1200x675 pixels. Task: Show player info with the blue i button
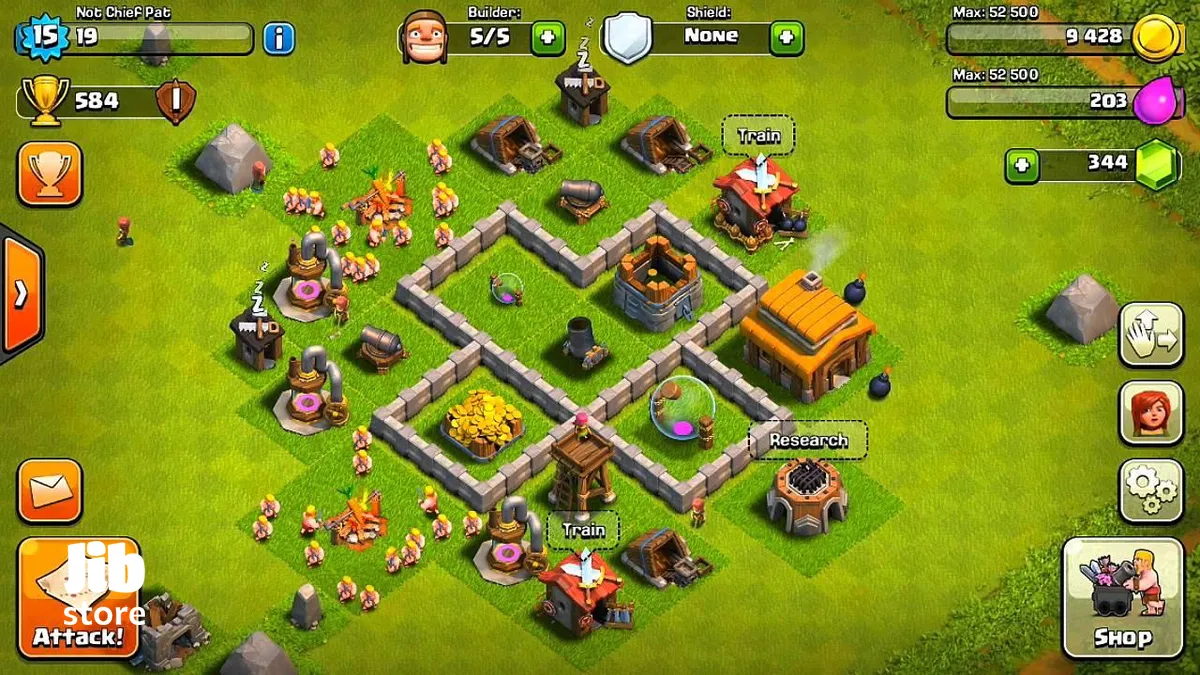pyautogui.click(x=279, y=39)
